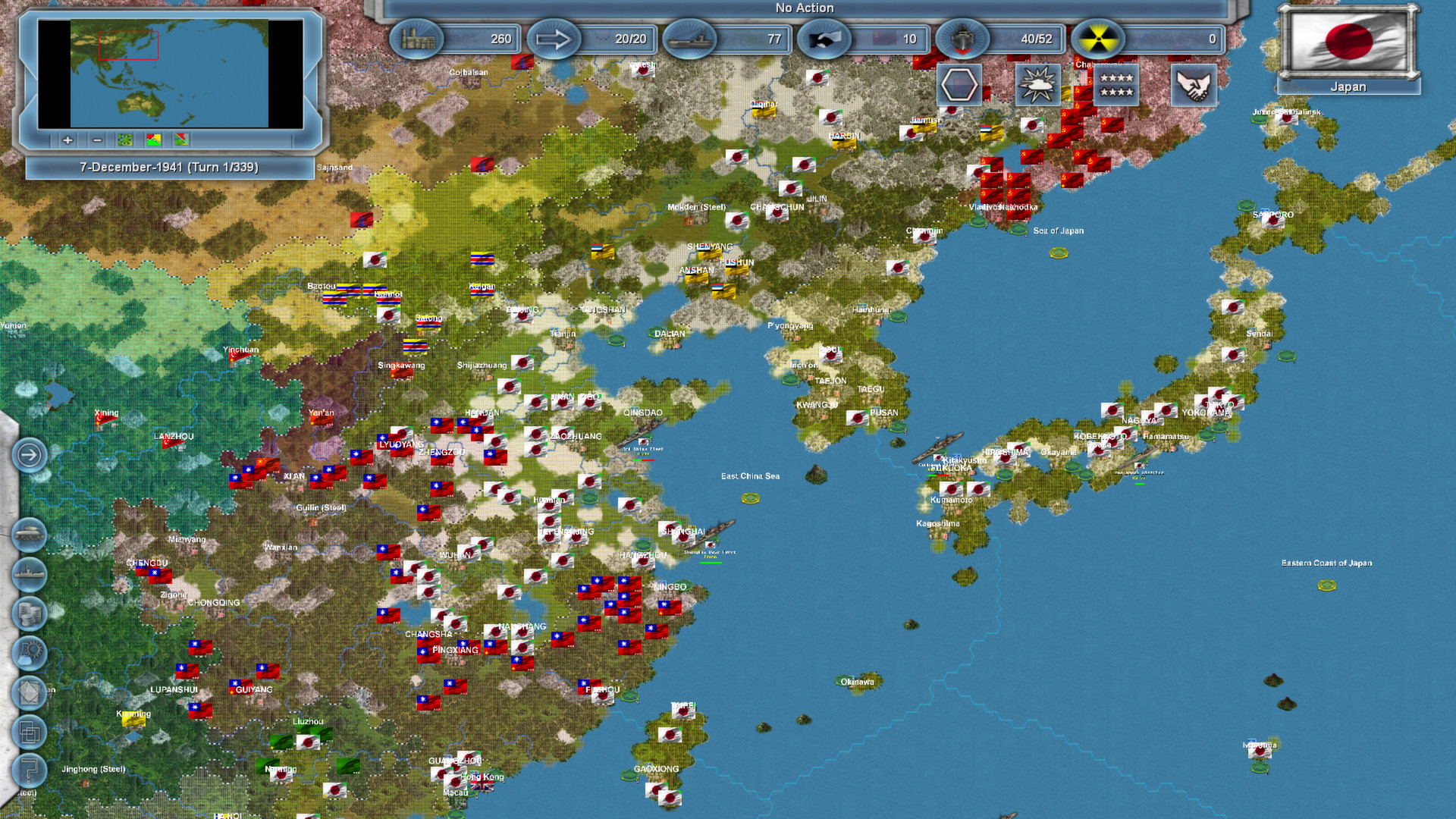Open diplomacy with the handshake icon near Khabarovsk
The width and height of the screenshot is (1456, 819).
click(x=1194, y=85)
